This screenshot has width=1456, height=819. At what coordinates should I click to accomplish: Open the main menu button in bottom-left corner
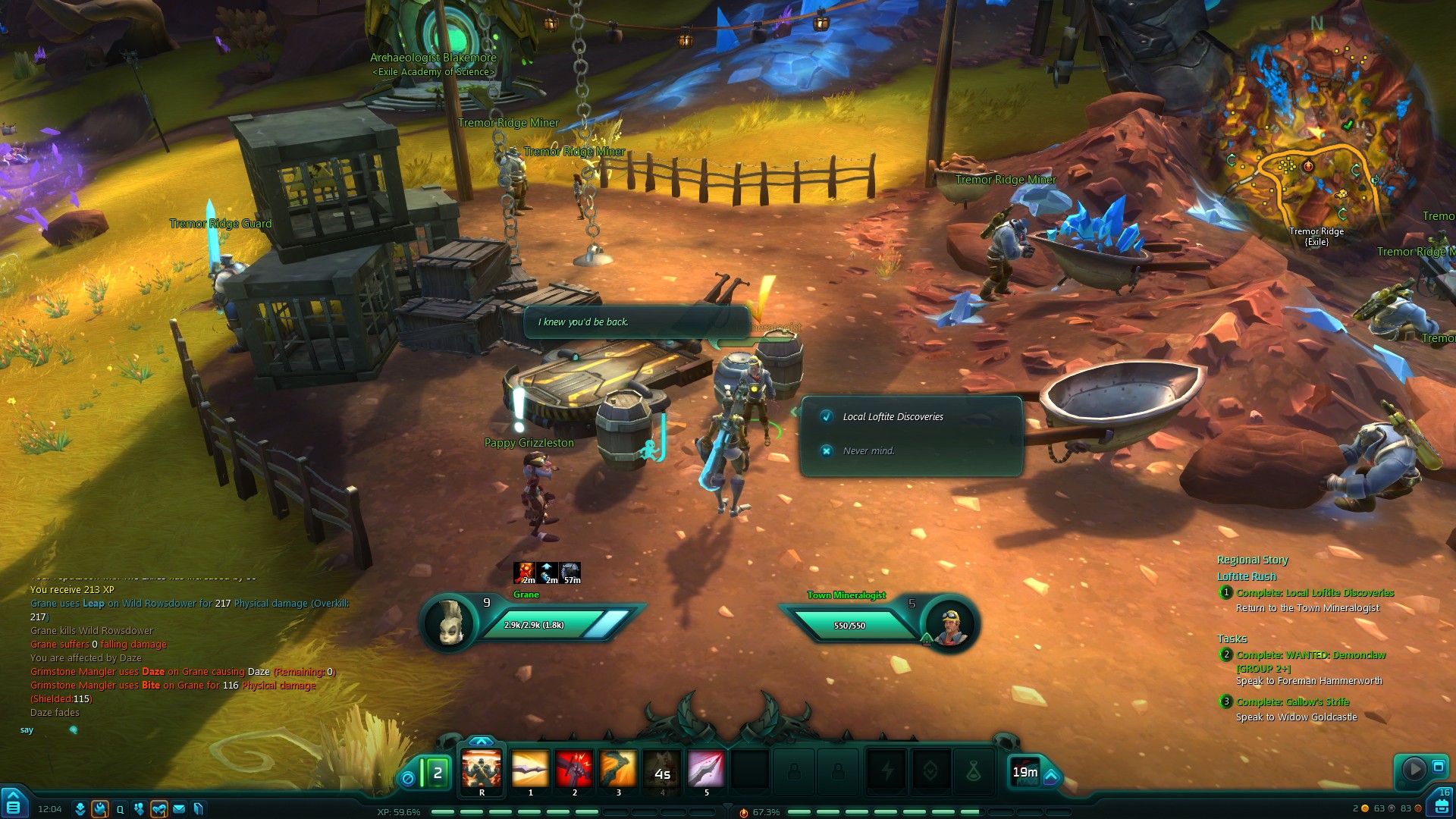[x=13, y=804]
